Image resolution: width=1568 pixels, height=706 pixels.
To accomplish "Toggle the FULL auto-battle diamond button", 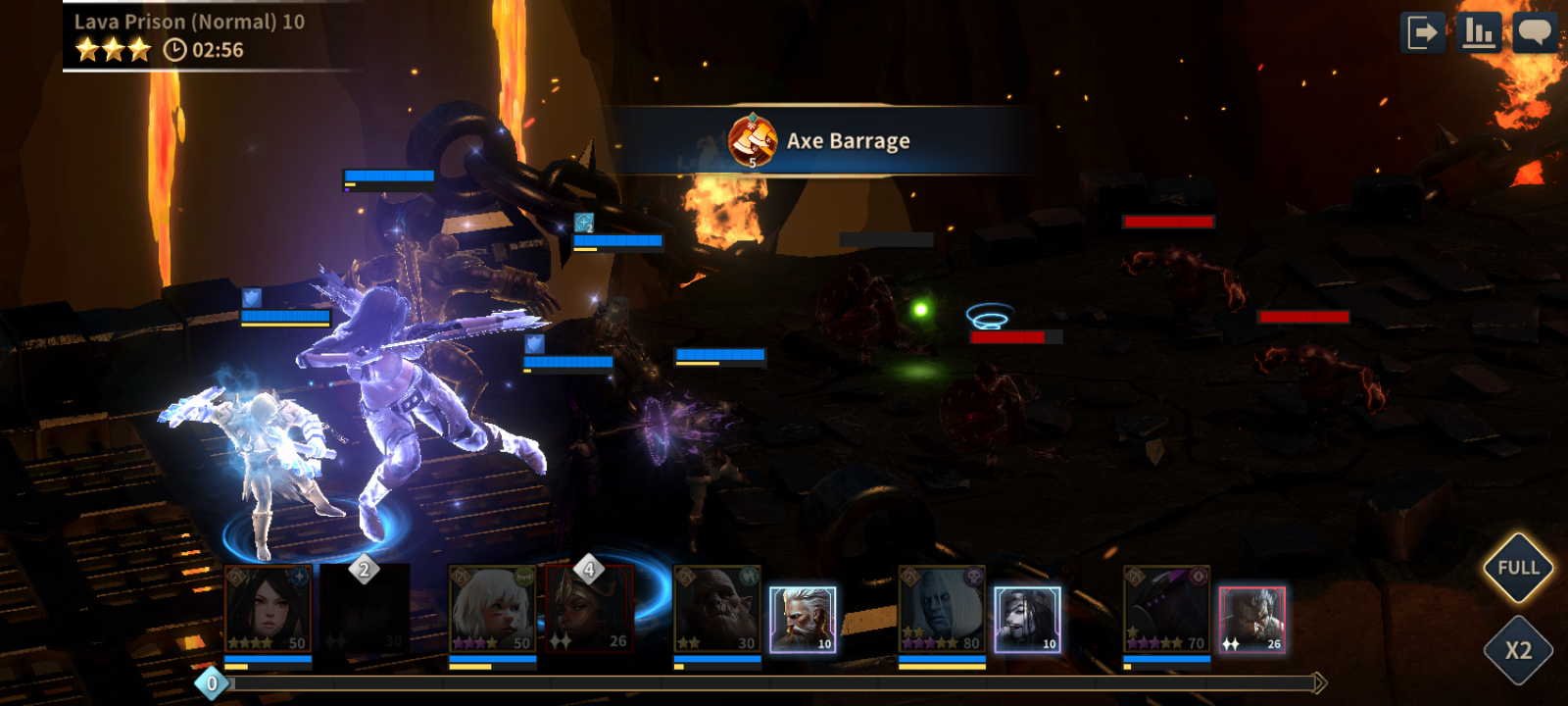I will pyautogui.click(x=1518, y=568).
